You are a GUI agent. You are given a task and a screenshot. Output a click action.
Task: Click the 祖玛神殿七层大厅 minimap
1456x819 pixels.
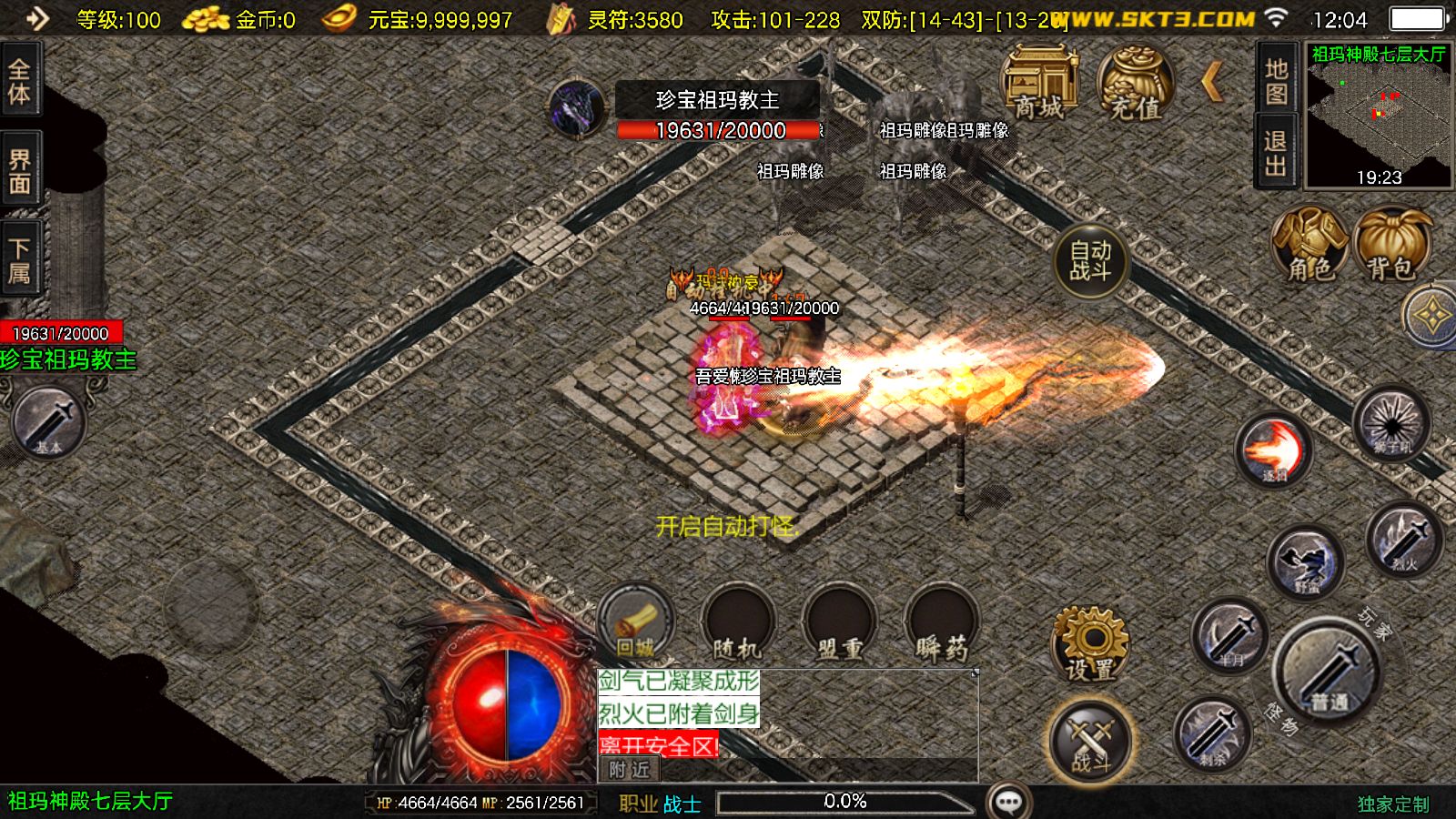[1379, 115]
